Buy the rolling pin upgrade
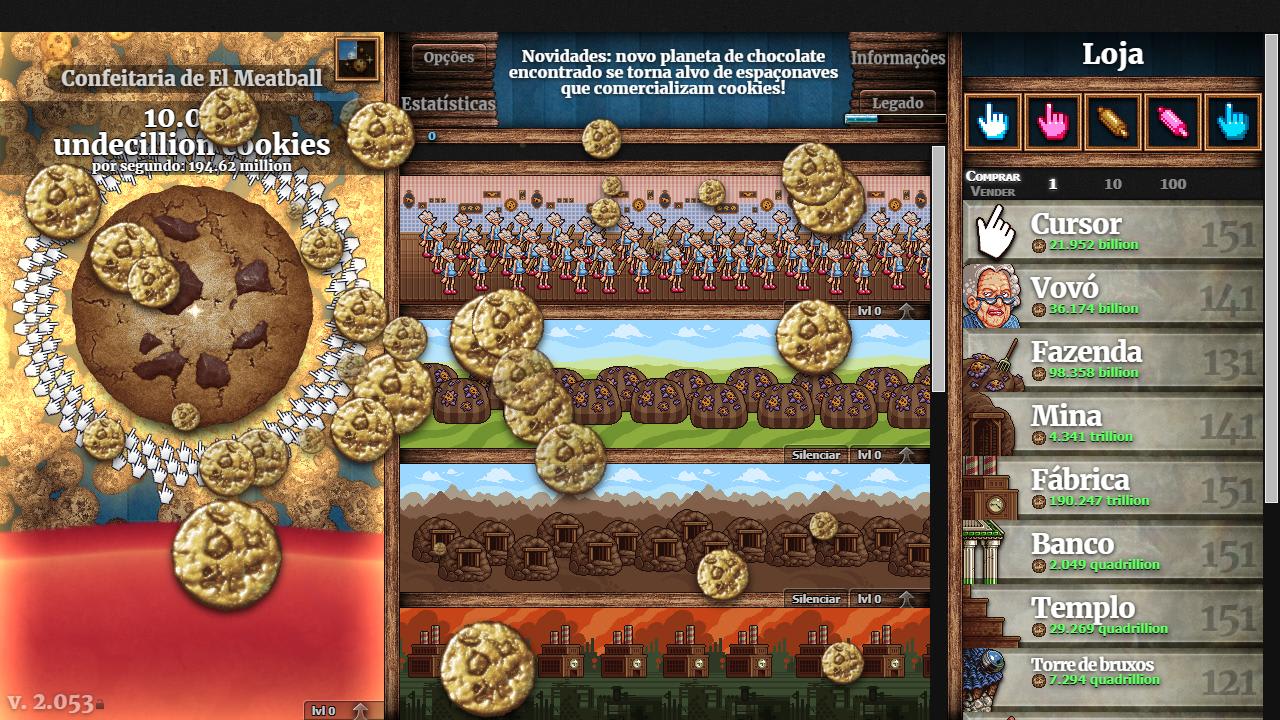Viewport: 1280px width, 720px height. pyautogui.click(x=1112, y=122)
